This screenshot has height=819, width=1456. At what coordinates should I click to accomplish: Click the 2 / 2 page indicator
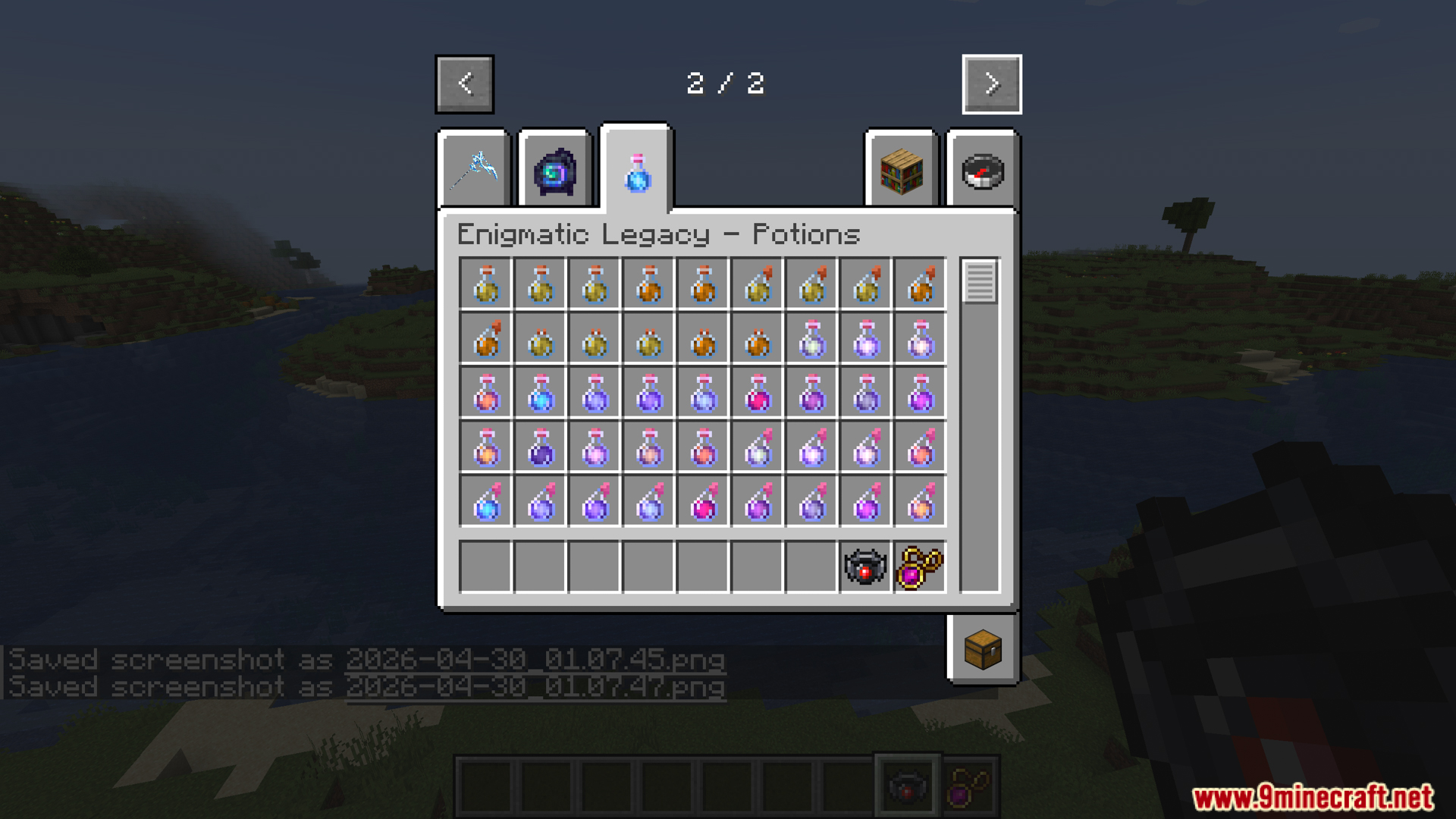(x=726, y=83)
